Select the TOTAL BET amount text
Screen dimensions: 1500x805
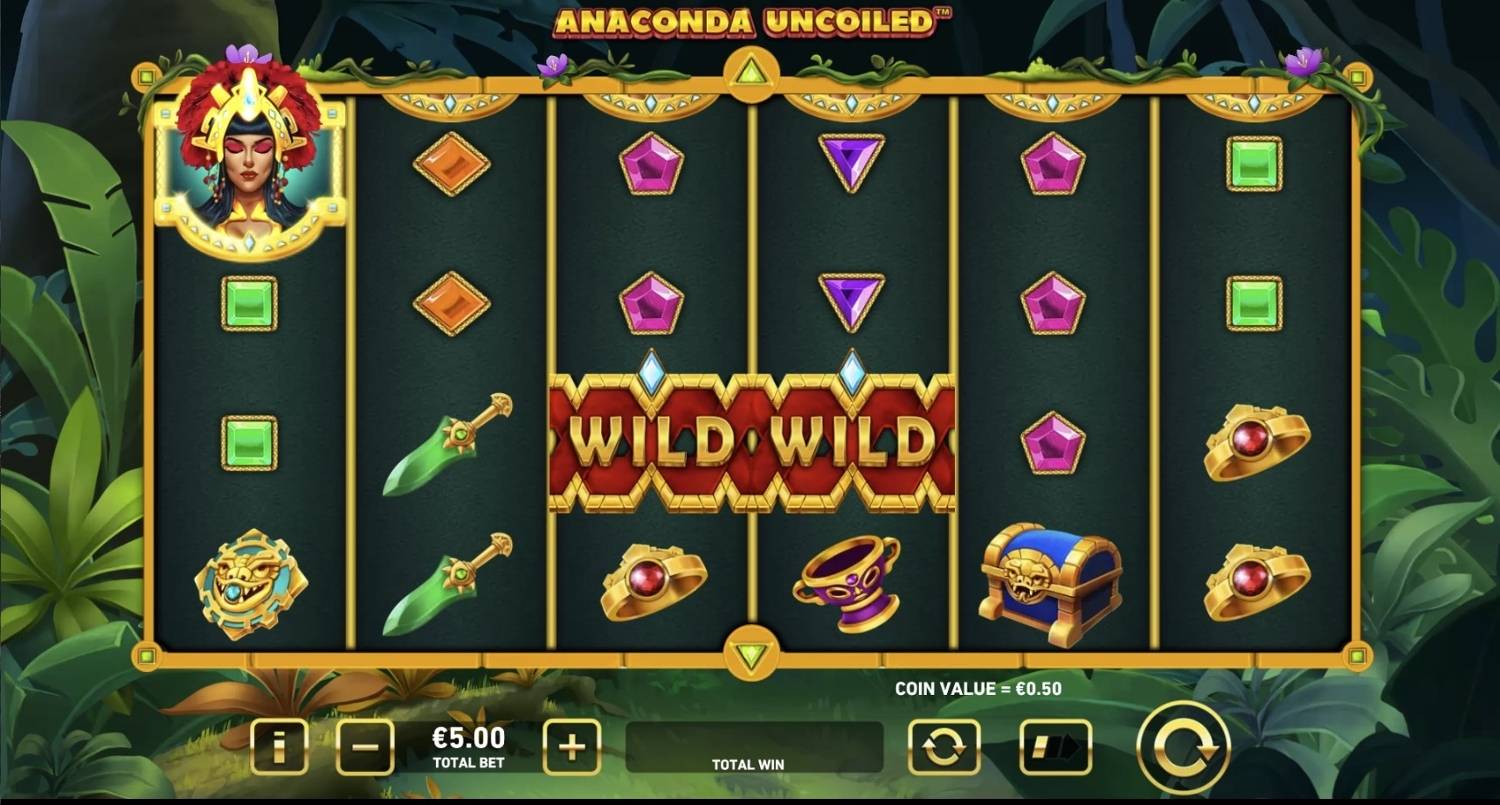click(470, 745)
